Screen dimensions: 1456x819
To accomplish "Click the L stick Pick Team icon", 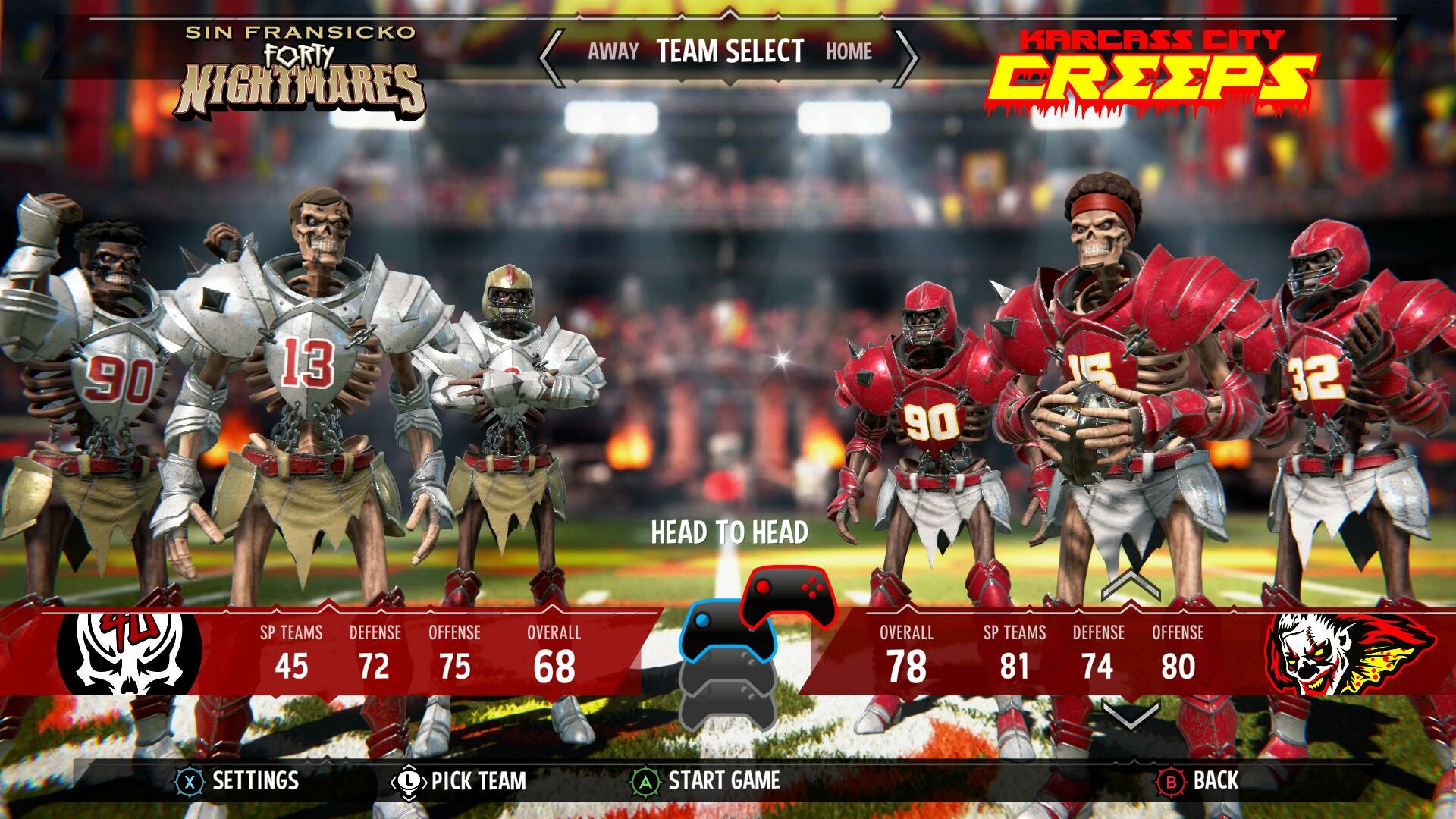I will [x=409, y=778].
